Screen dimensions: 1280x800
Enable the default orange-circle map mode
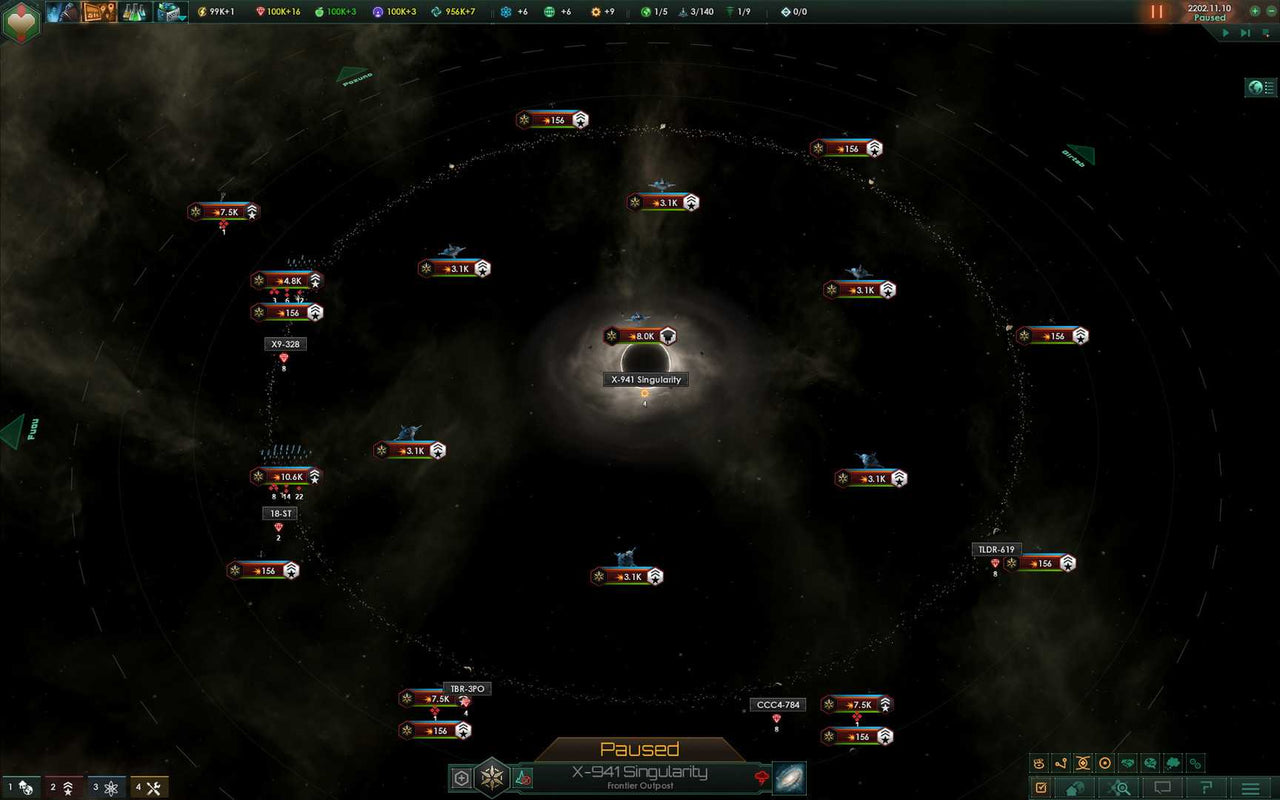[1105, 763]
